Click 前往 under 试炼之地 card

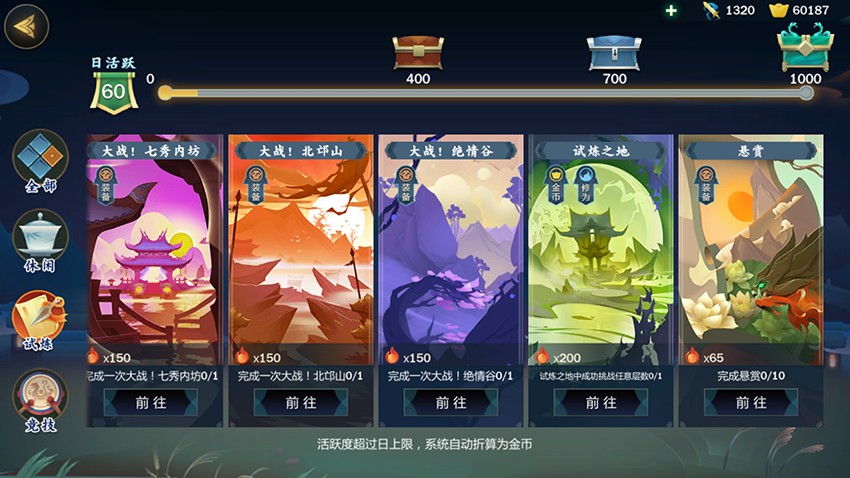pos(601,402)
